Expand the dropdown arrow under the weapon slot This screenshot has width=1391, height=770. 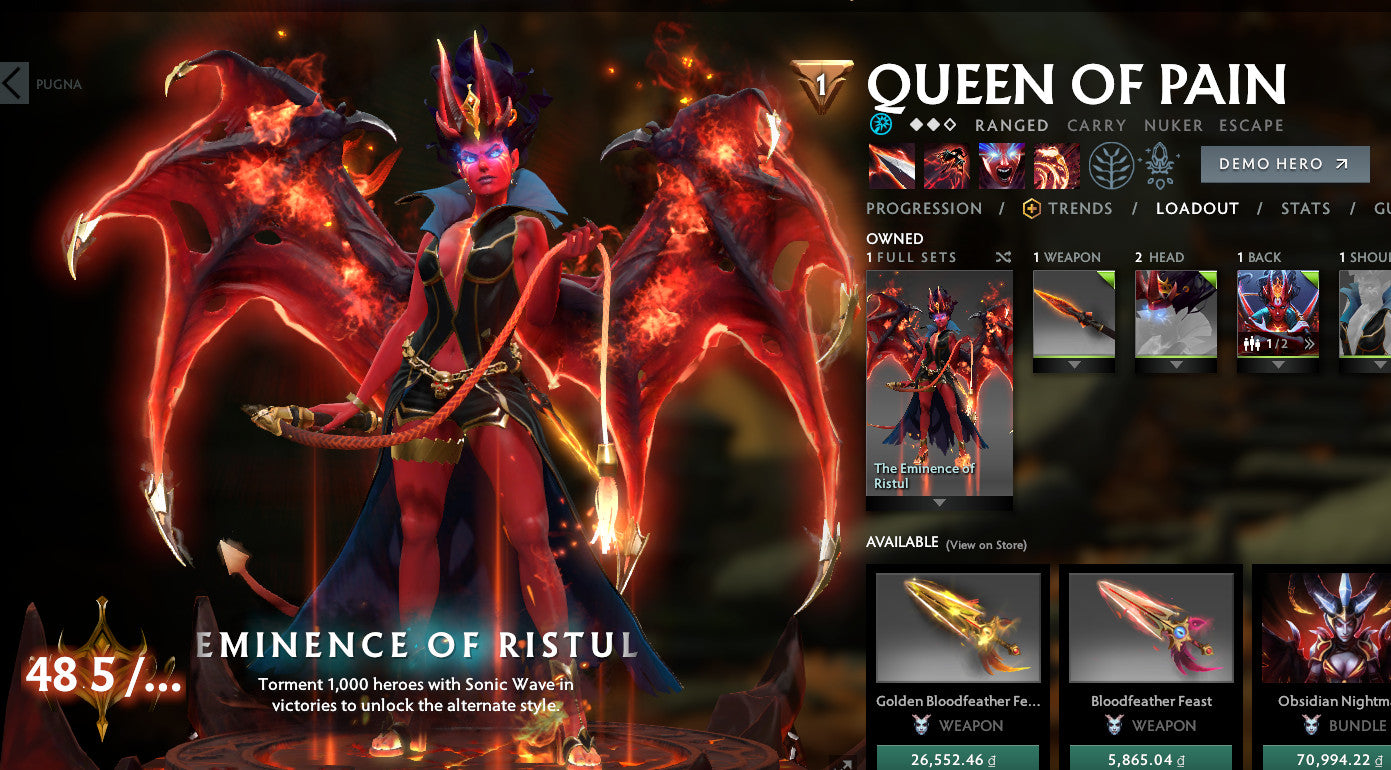coord(1075,365)
